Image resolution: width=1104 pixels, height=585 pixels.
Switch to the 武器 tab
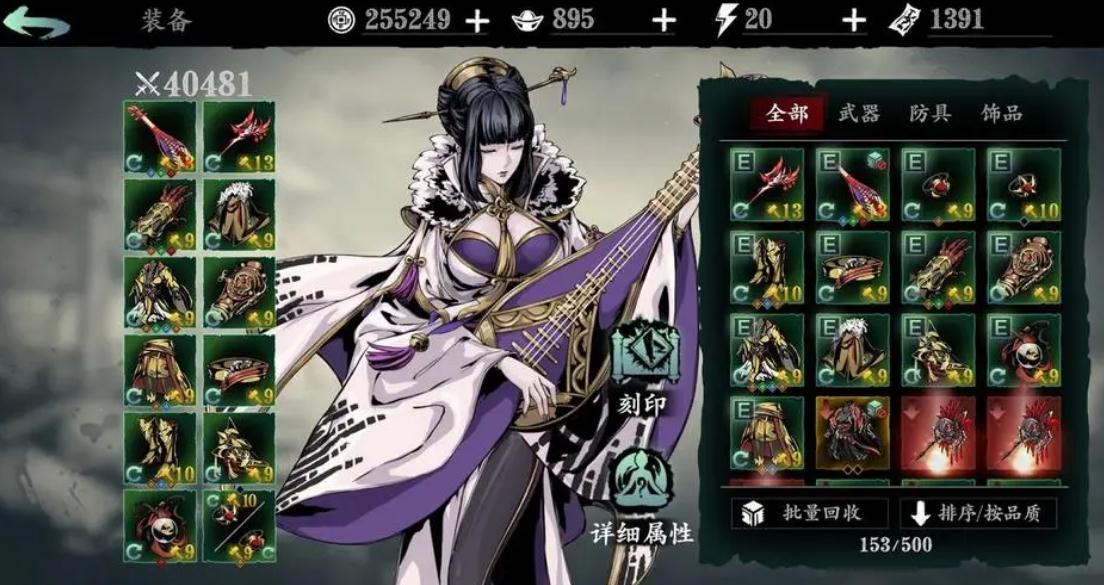pyautogui.click(x=858, y=113)
